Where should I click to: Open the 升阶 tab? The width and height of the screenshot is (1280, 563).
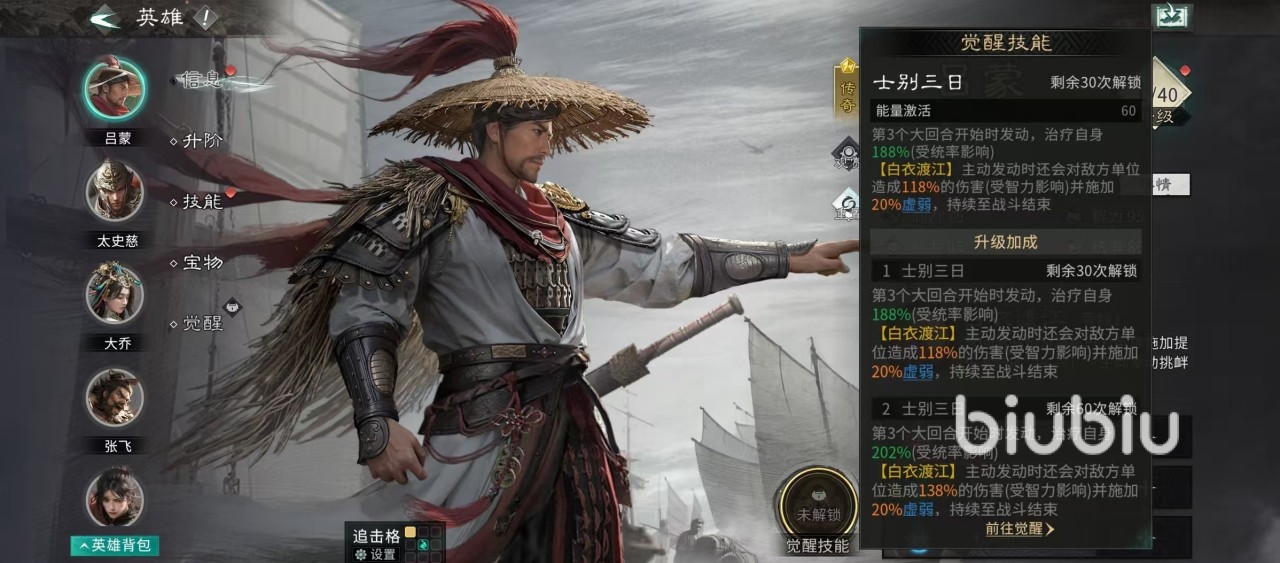coord(202,141)
